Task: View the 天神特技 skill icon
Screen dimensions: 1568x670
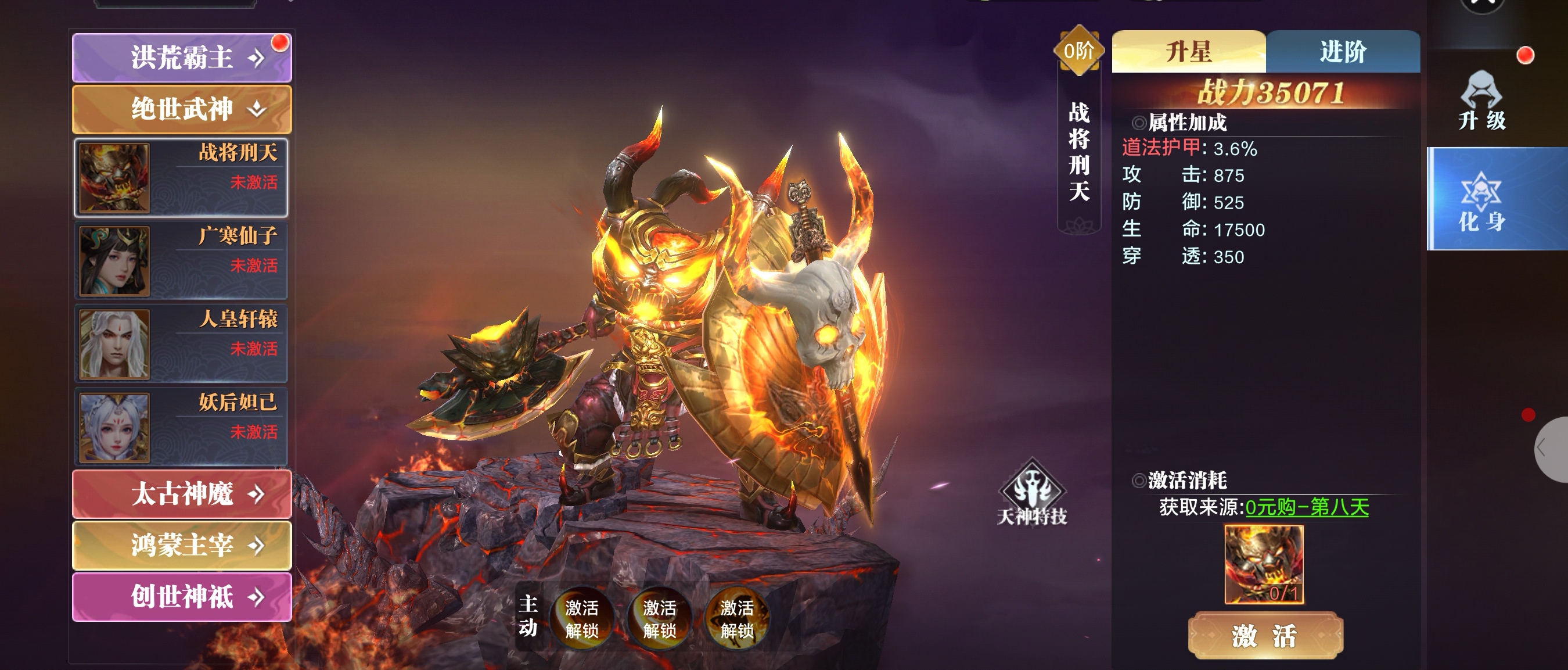Action: (1032, 493)
